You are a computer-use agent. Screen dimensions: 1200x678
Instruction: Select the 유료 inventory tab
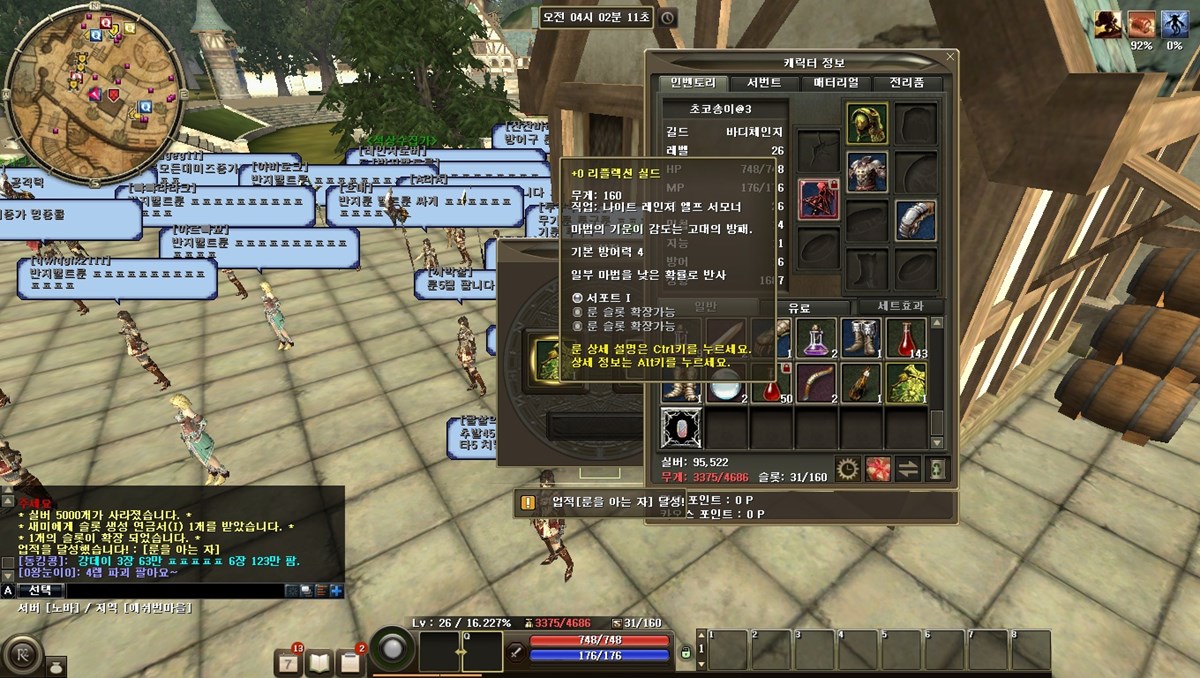(x=800, y=307)
